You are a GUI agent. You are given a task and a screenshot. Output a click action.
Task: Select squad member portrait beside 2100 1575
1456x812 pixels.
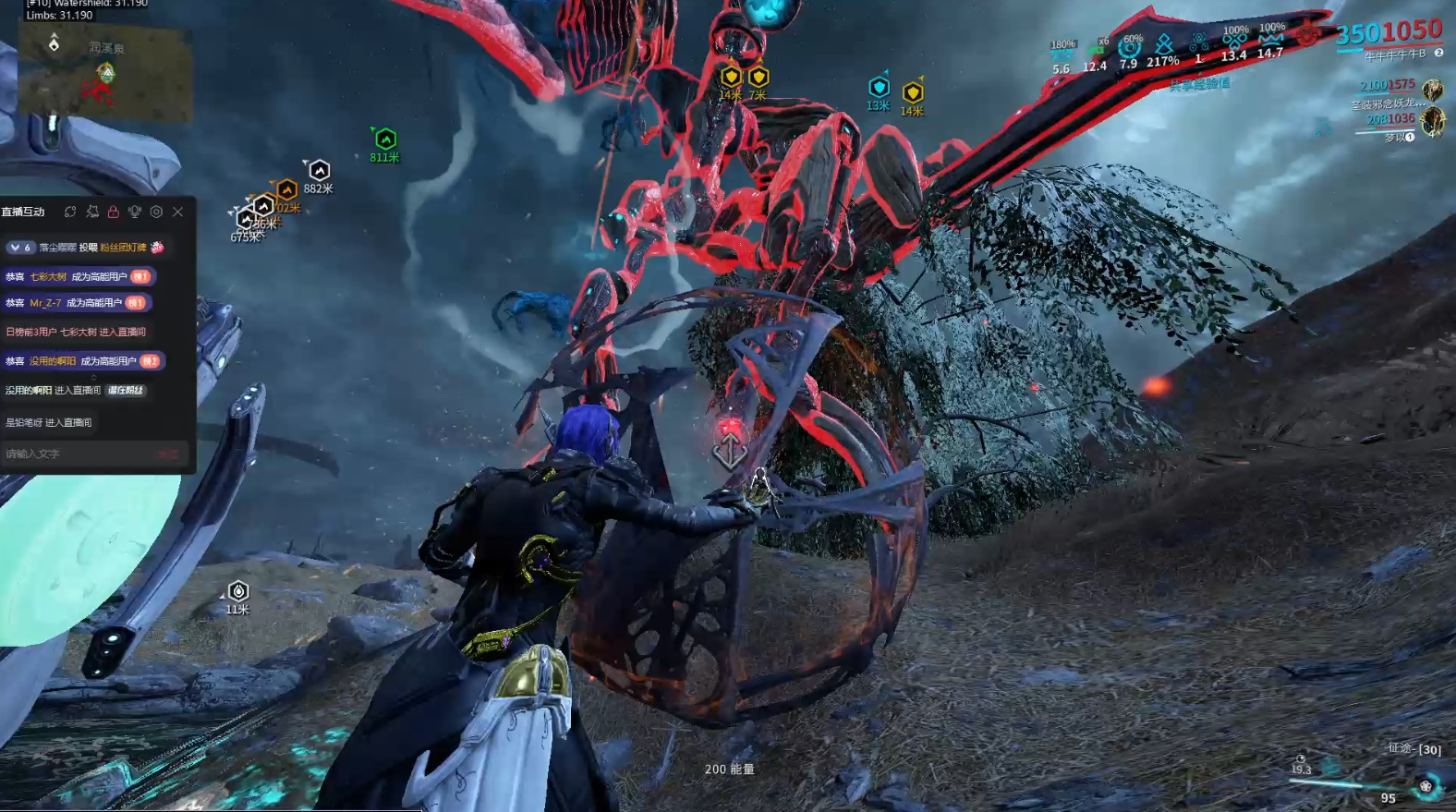pos(1432,90)
